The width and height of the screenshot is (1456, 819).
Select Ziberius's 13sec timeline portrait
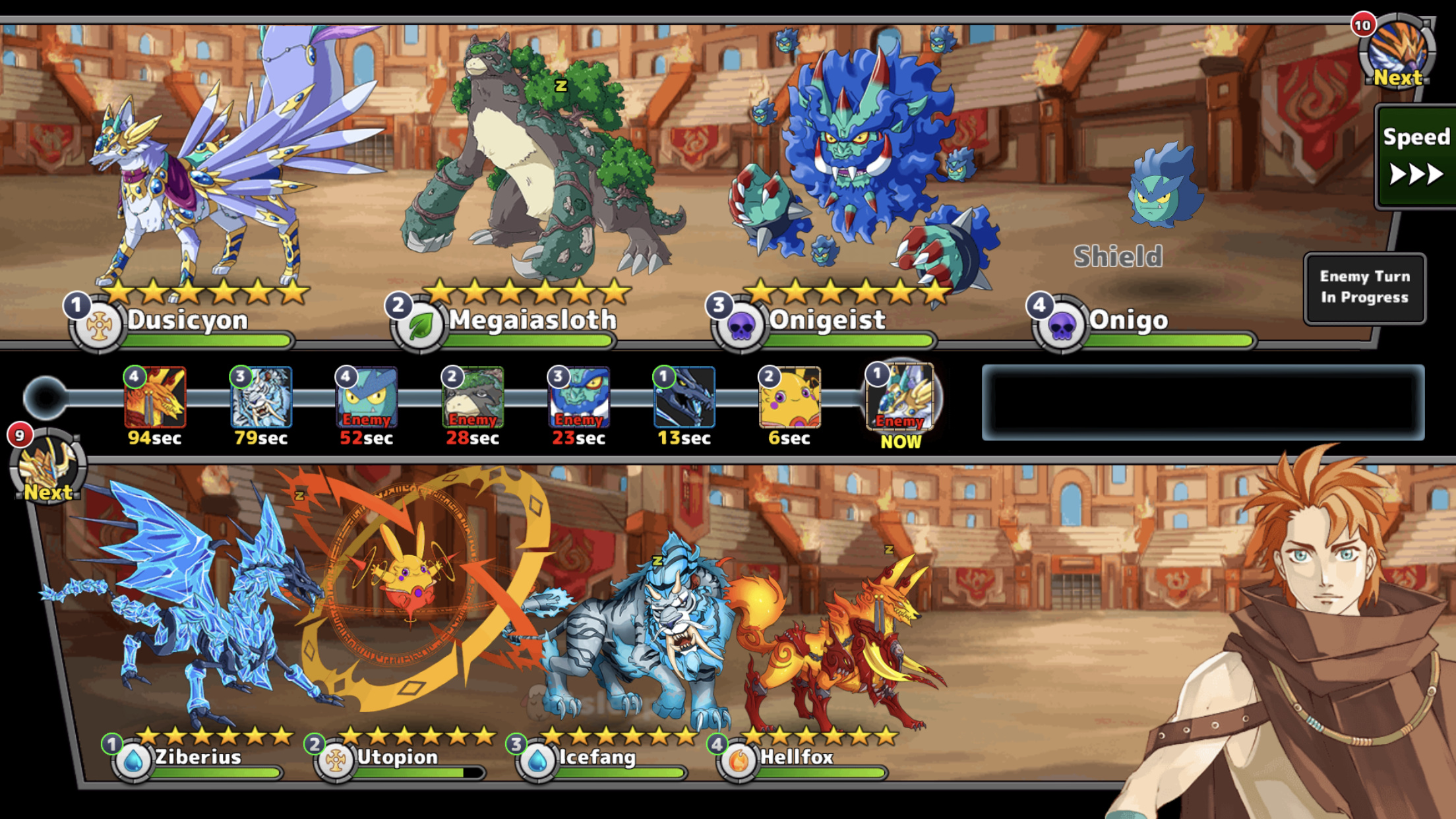[684, 398]
